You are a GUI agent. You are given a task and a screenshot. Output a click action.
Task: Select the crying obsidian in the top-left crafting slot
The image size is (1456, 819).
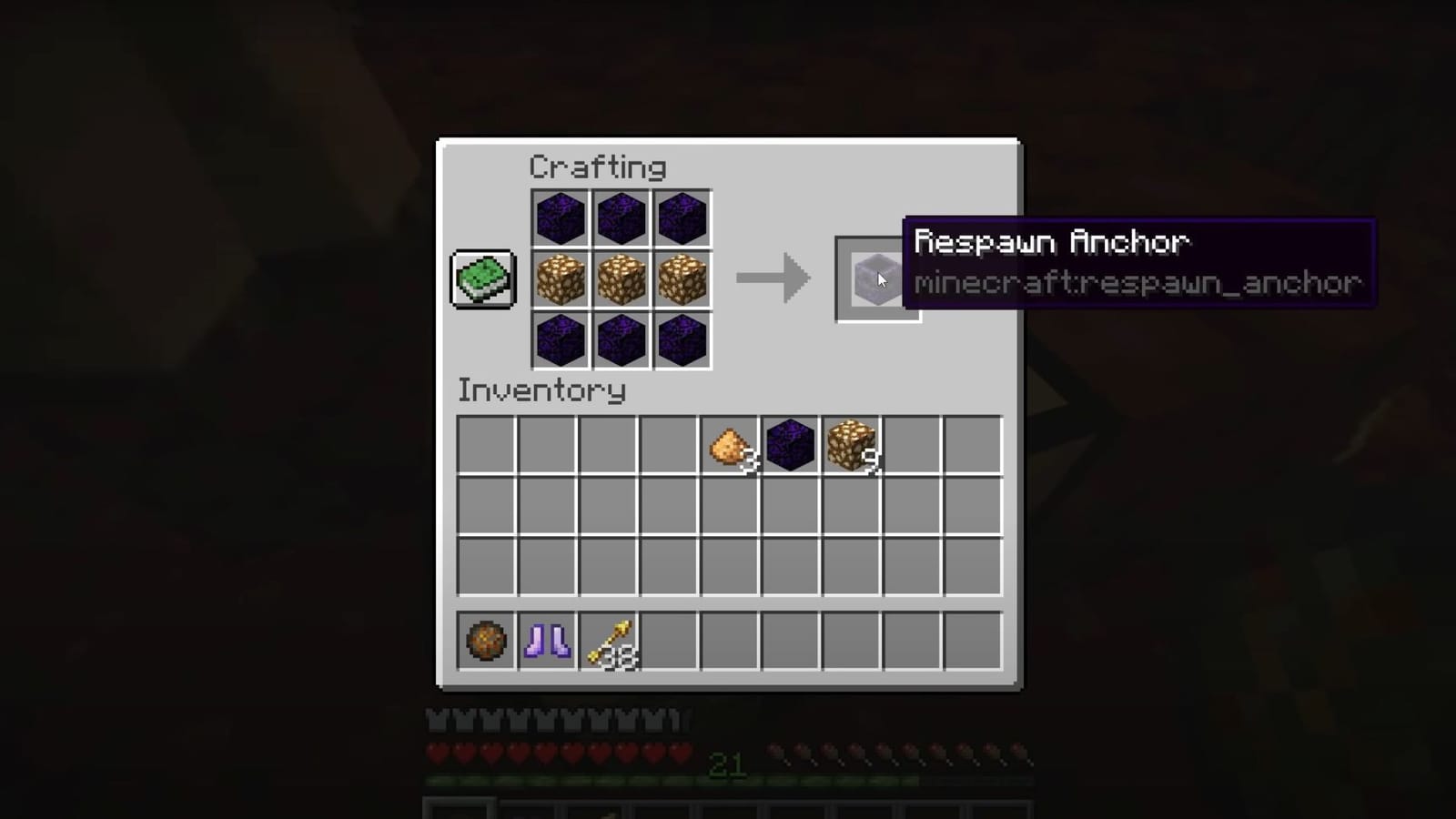(x=560, y=217)
